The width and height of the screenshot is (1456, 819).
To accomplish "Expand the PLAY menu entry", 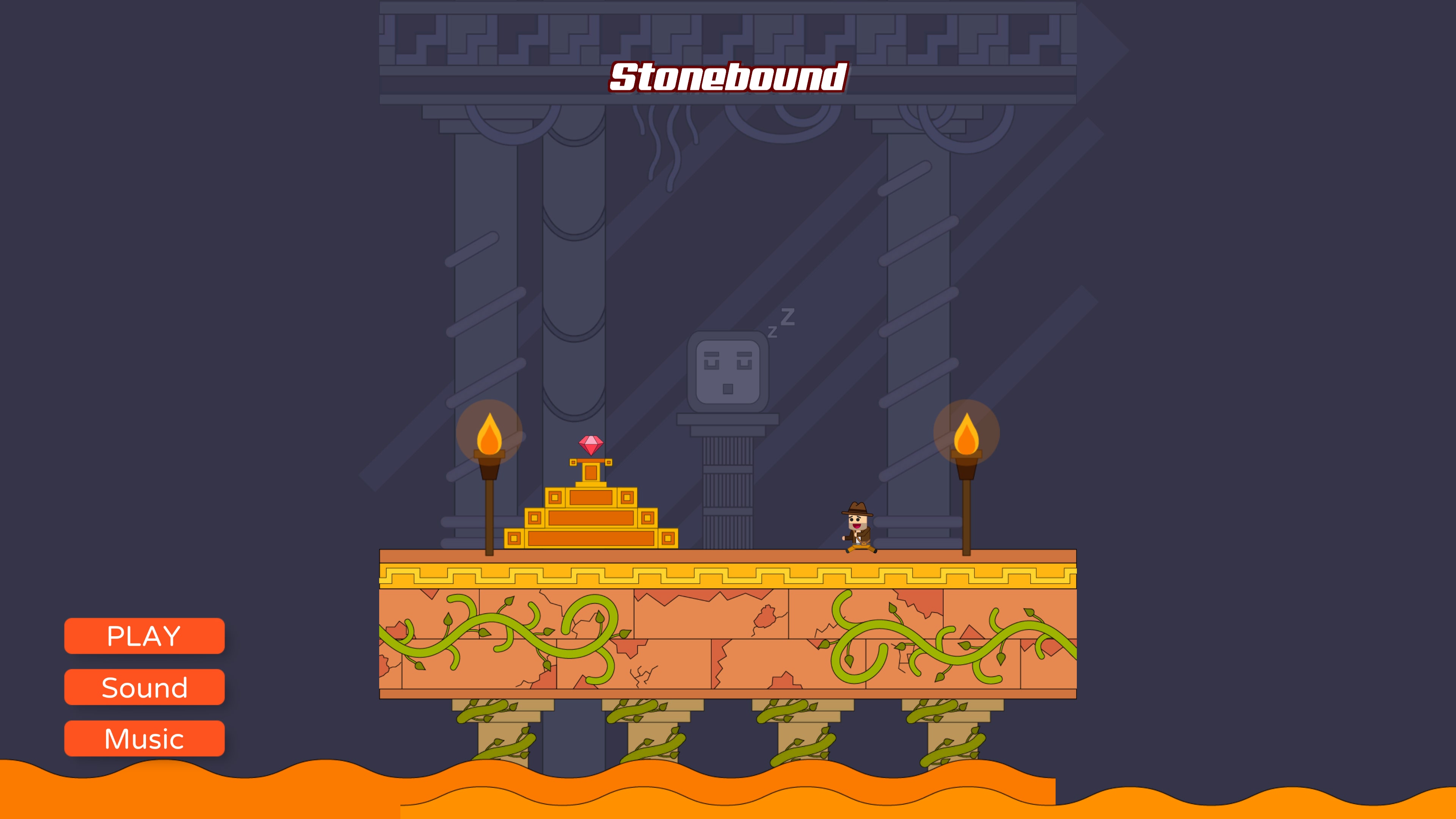I will 145,637.
